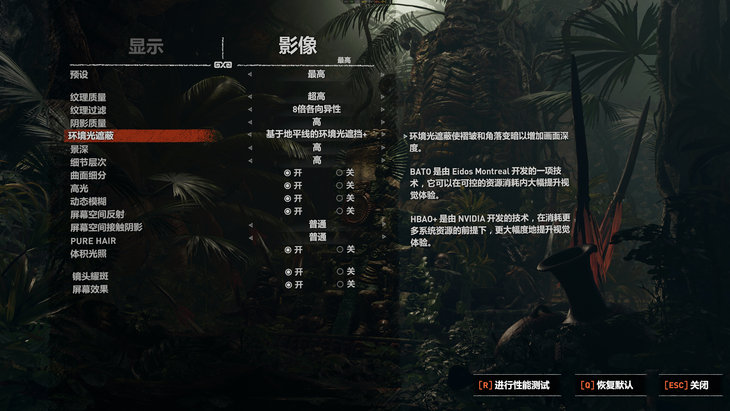This screenshot has height=411, width=730.
Task: Switch to the 显示 (Display) tab
Action: tap(146, 46)
